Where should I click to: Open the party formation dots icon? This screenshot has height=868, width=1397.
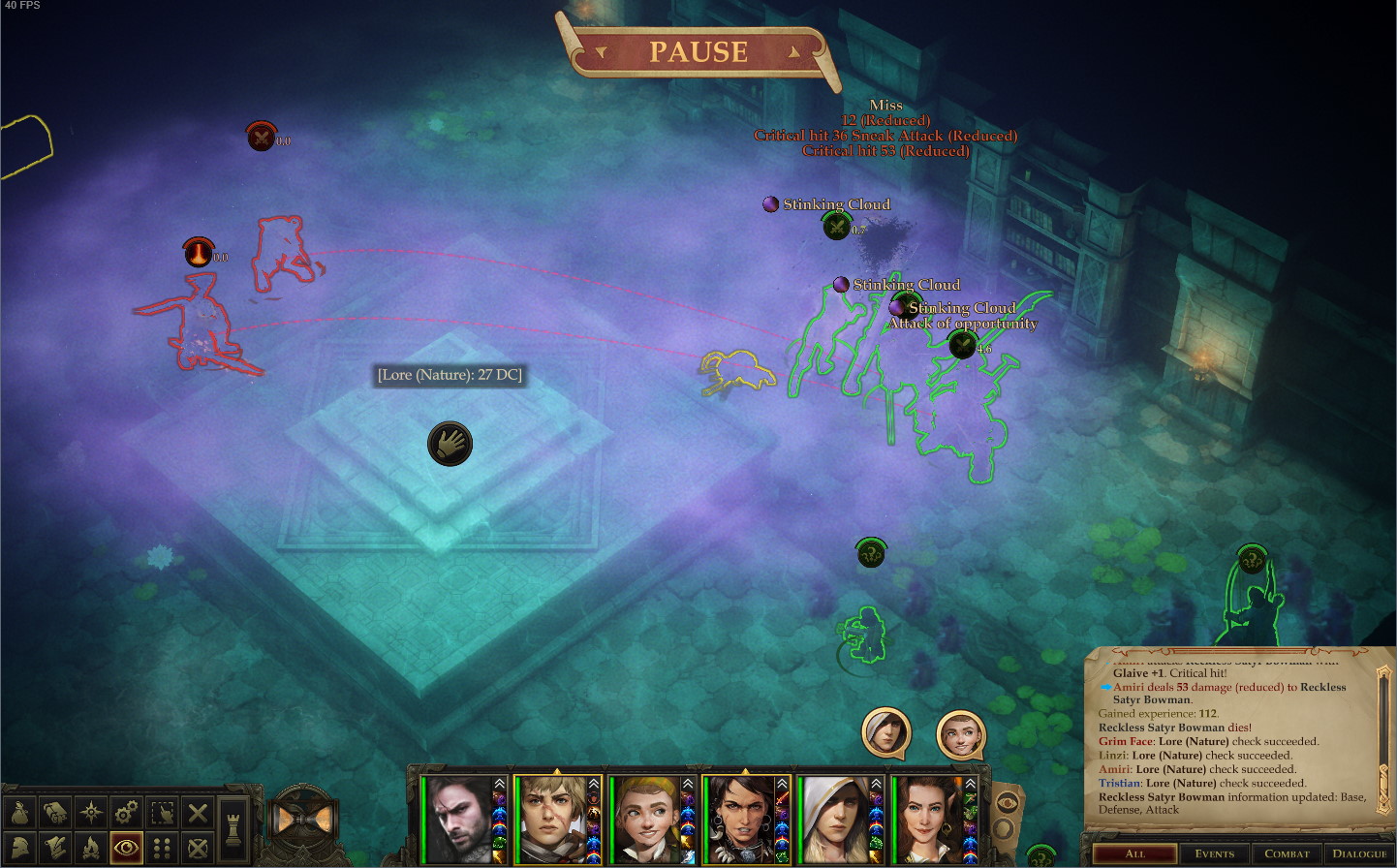click(162, 849)
